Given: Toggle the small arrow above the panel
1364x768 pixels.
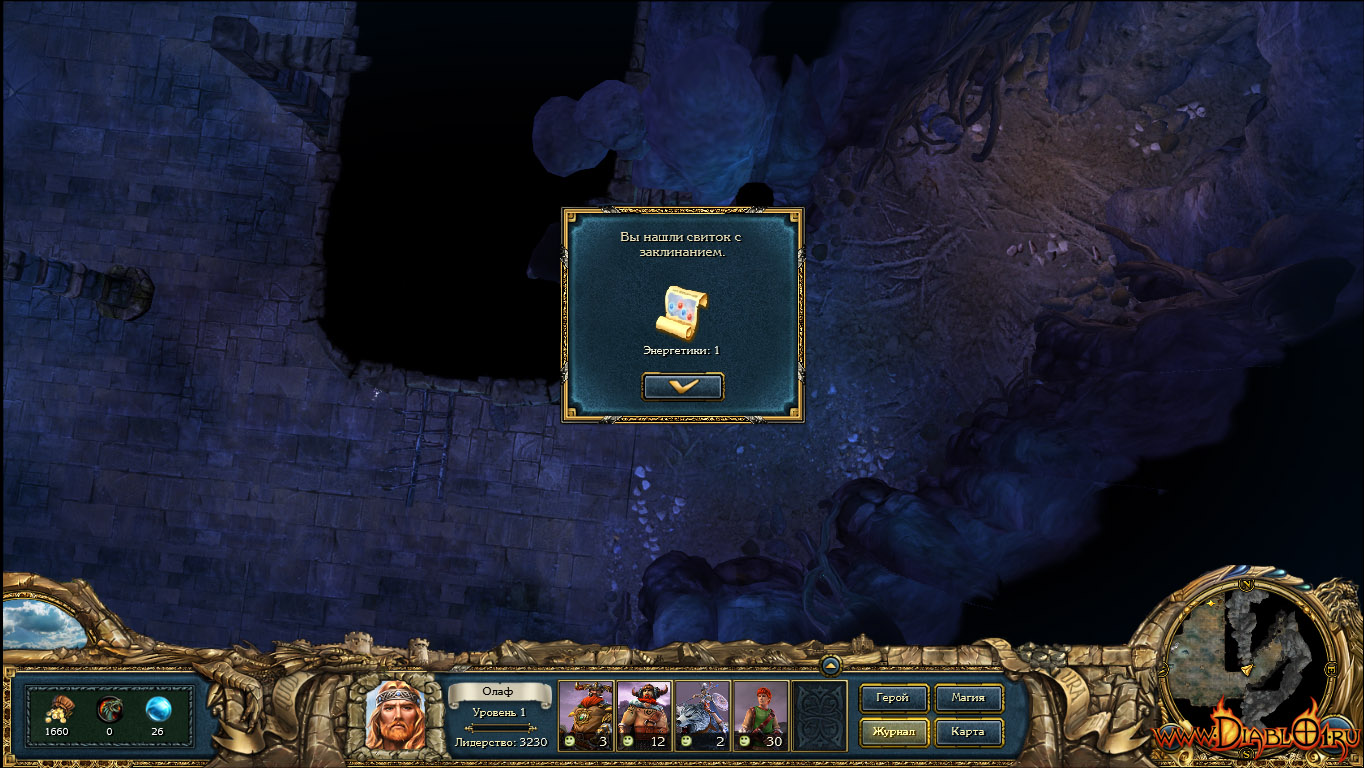Looking at the screenshot, I should [830, 664].
